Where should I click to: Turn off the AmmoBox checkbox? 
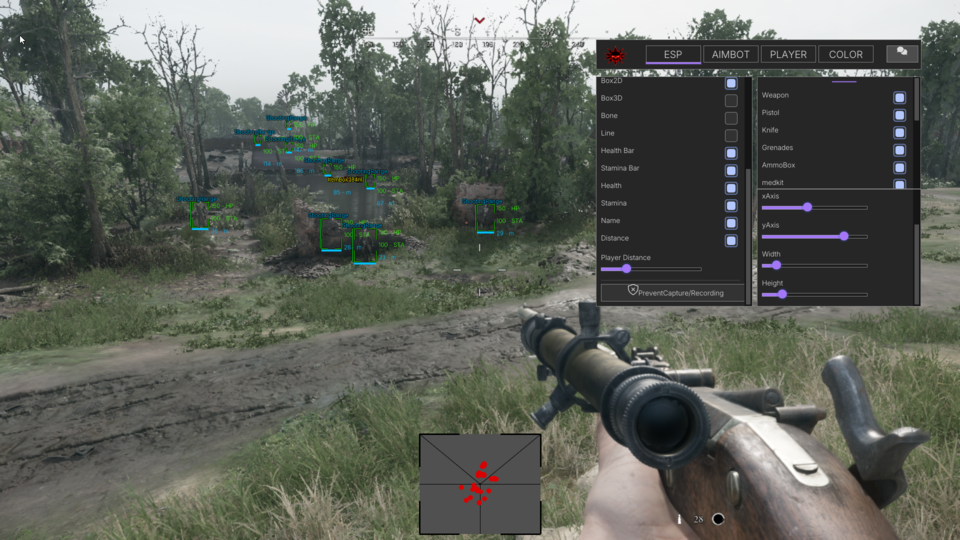[900, 167]
